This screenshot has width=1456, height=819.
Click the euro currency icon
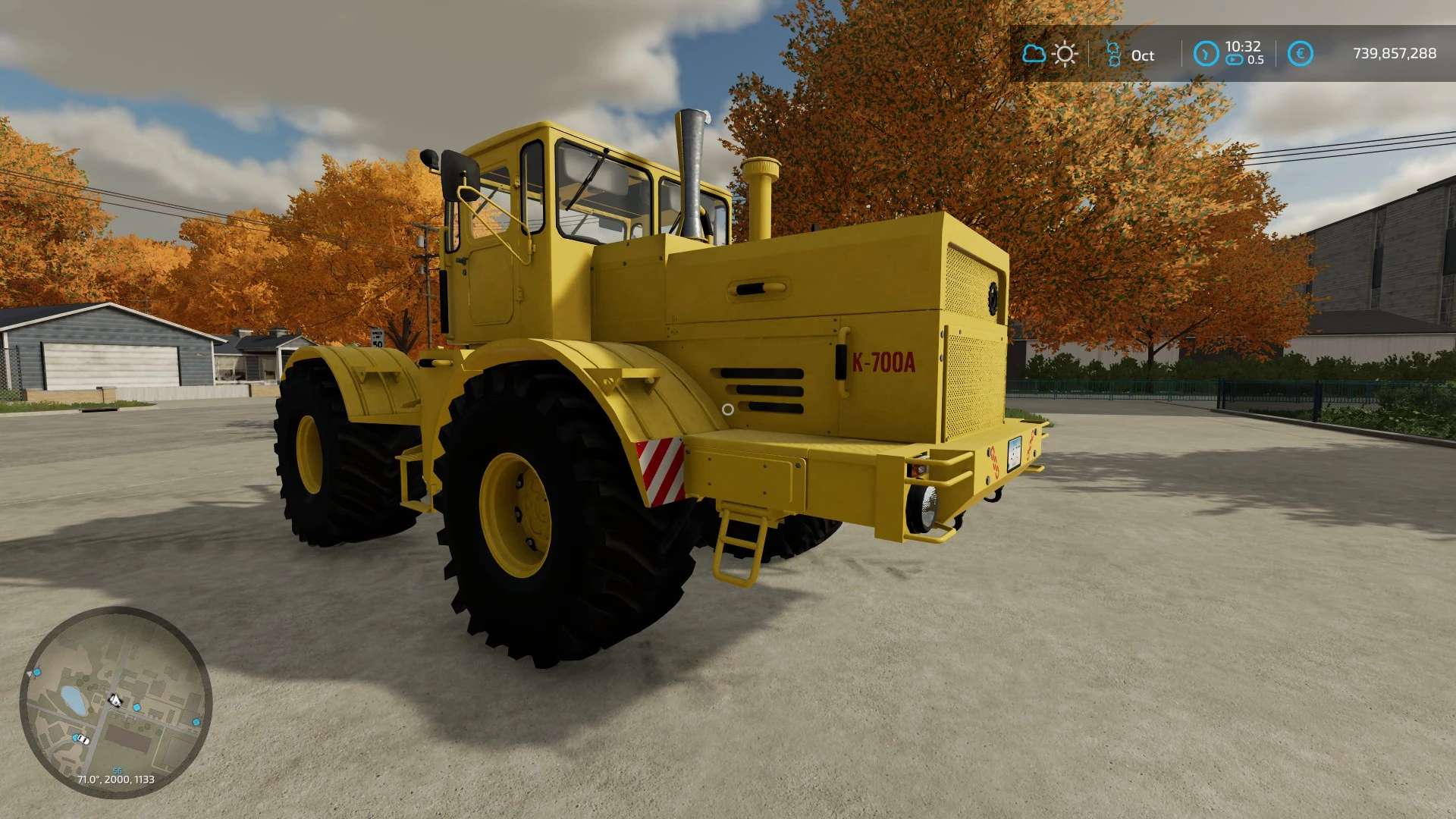coord(1300,54)
